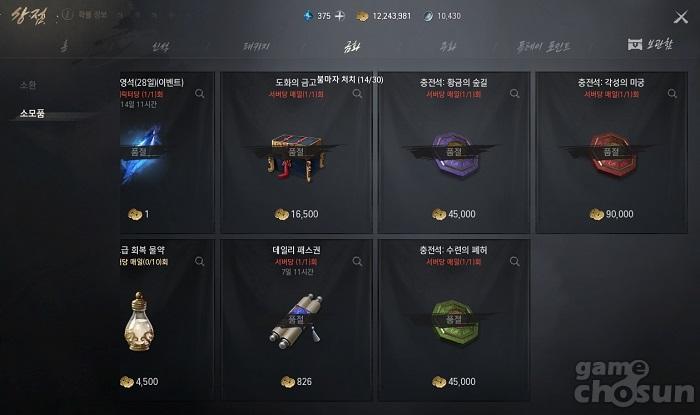Image resolution: width=700 pixels, height=415 pixels.
Task: Open the 우화 tab
Action: [448, 46]
